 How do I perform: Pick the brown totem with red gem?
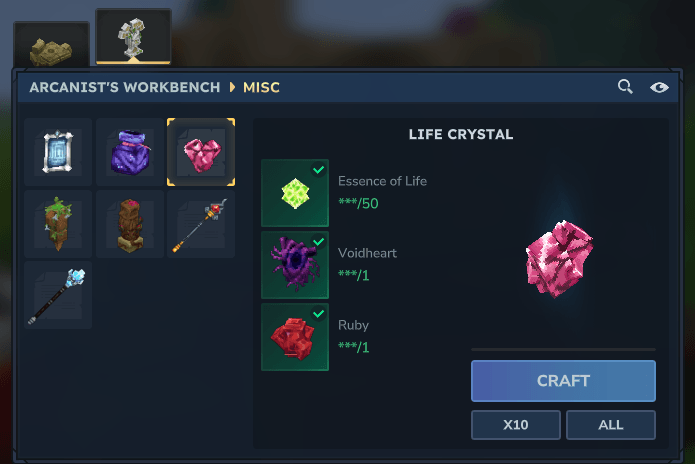tap(129, 224)
